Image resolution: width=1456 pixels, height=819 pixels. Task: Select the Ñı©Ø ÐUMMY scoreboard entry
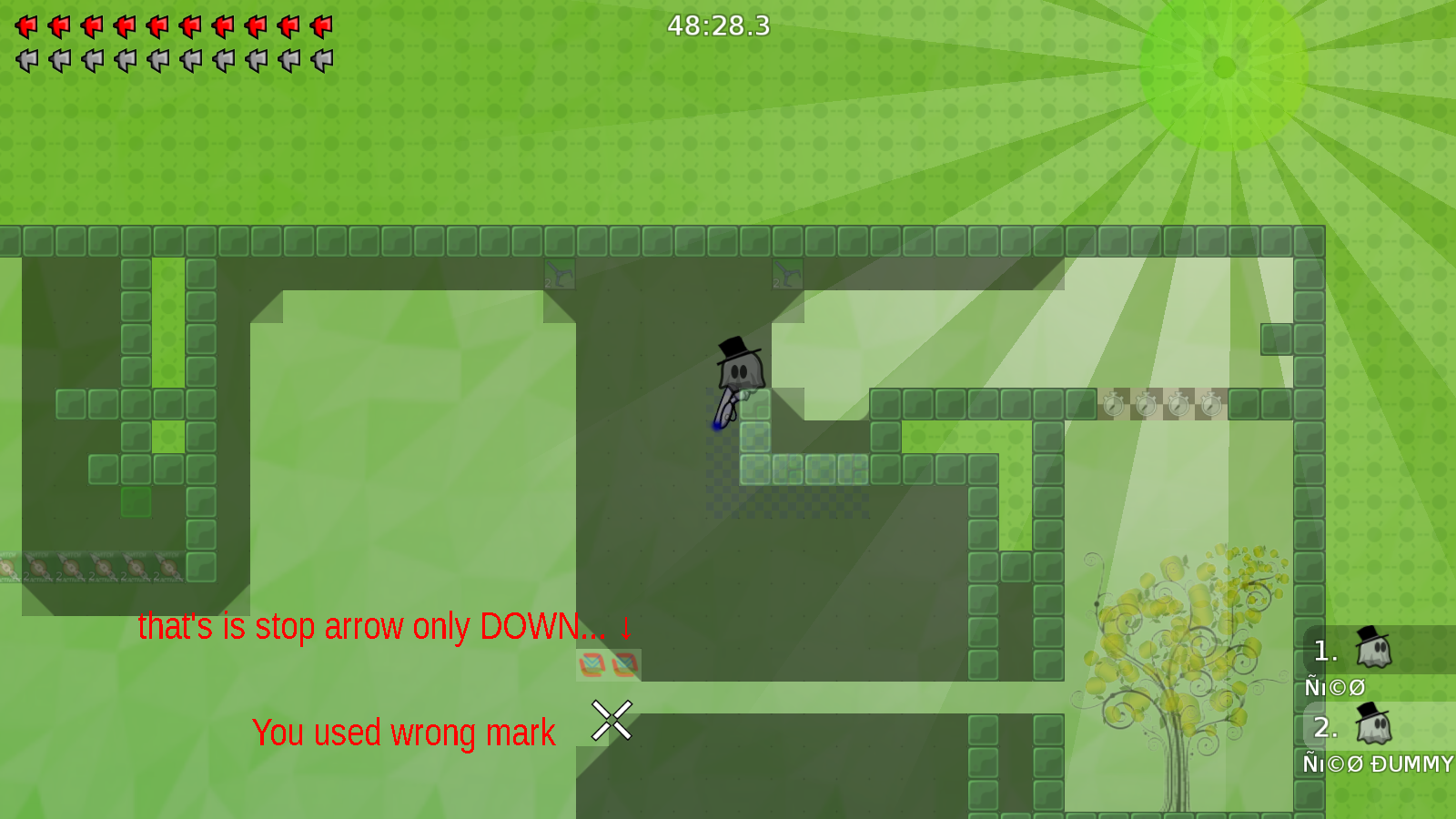click(x=1378, y=764)
